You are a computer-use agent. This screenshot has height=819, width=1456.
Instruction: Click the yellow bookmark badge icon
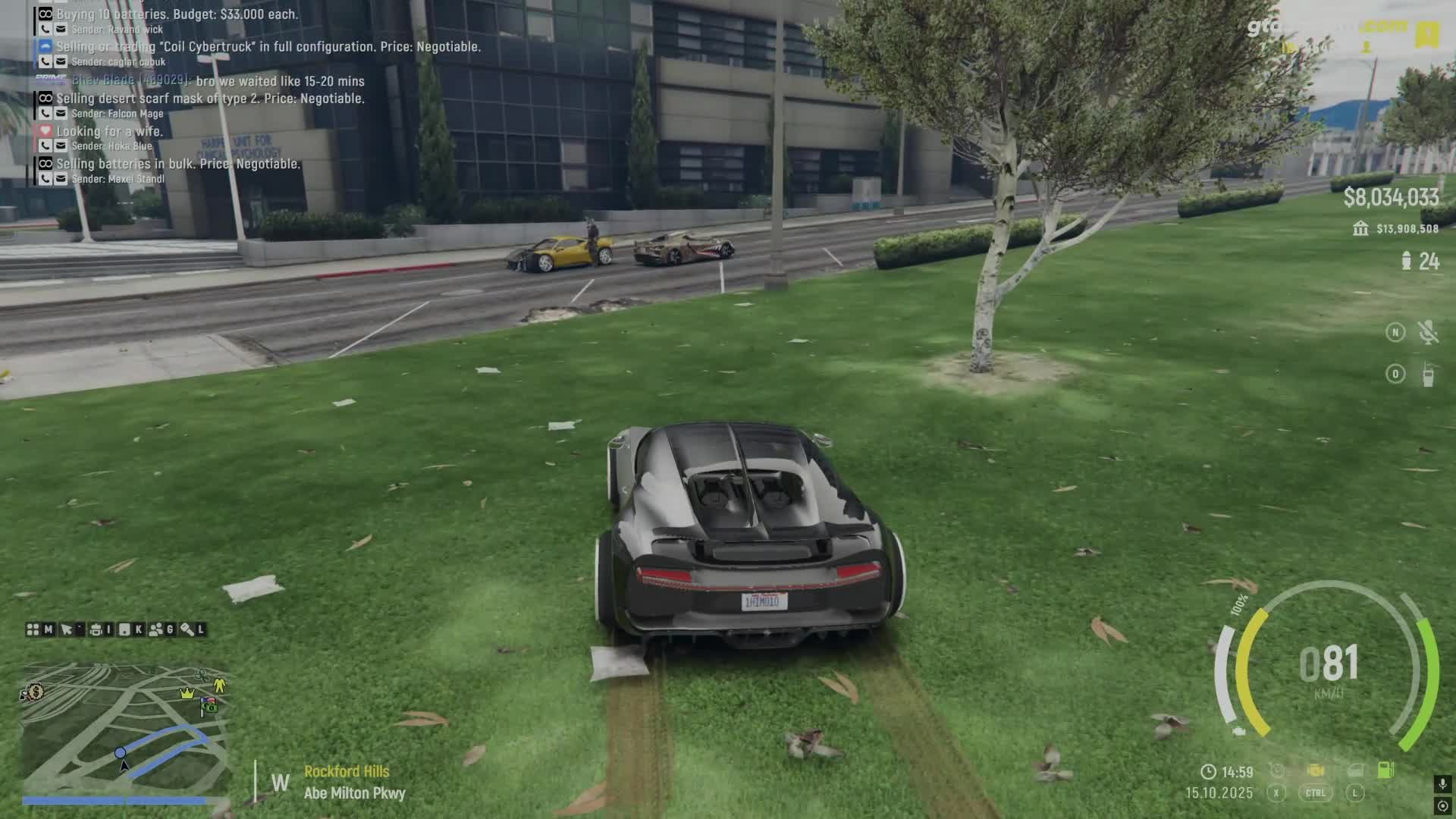click(1427, 35)
